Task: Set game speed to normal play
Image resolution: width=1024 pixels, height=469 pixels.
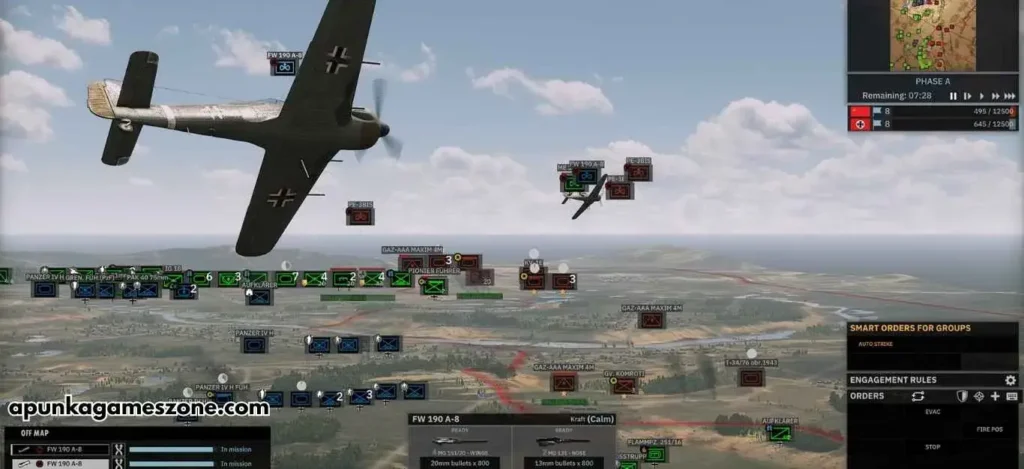Action: 980,96
